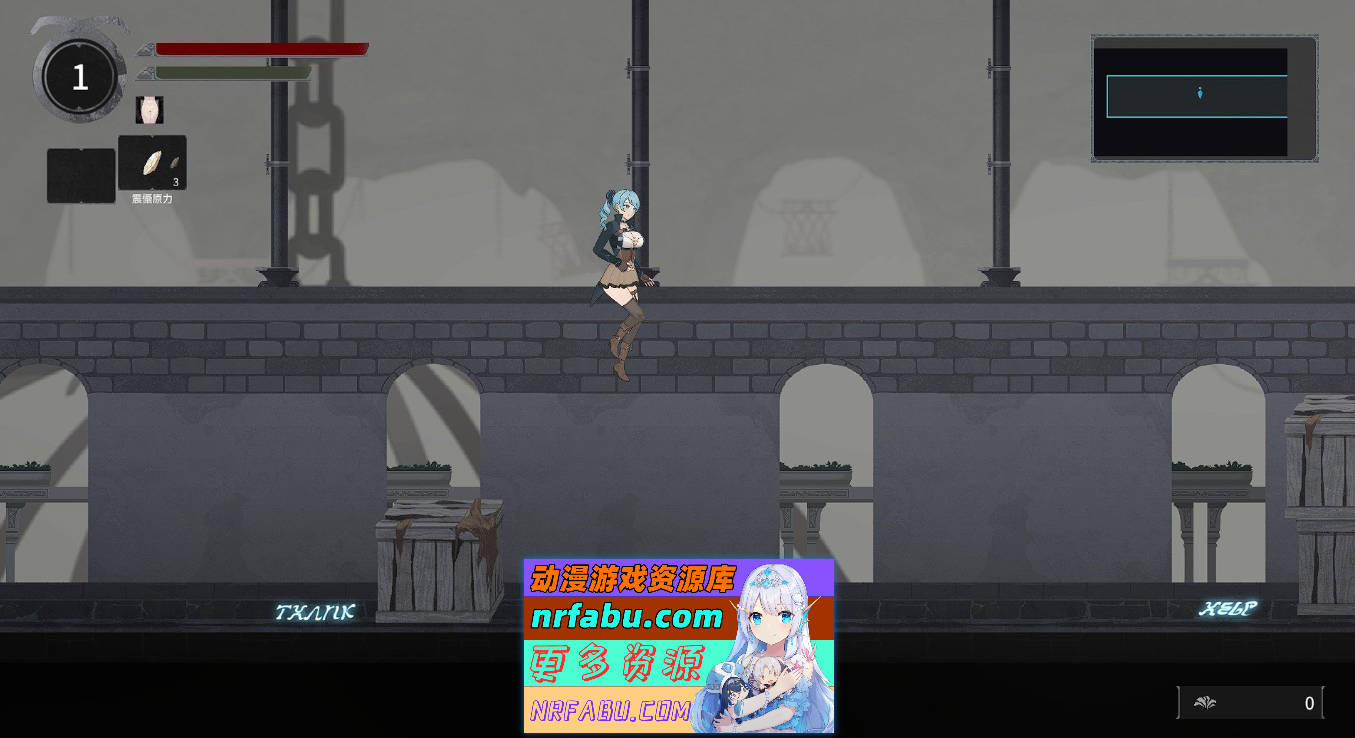The height and width of the screenshot is (738, 1355).
Task: Click the character portrait icon above item slots
Action: (148, 109)
